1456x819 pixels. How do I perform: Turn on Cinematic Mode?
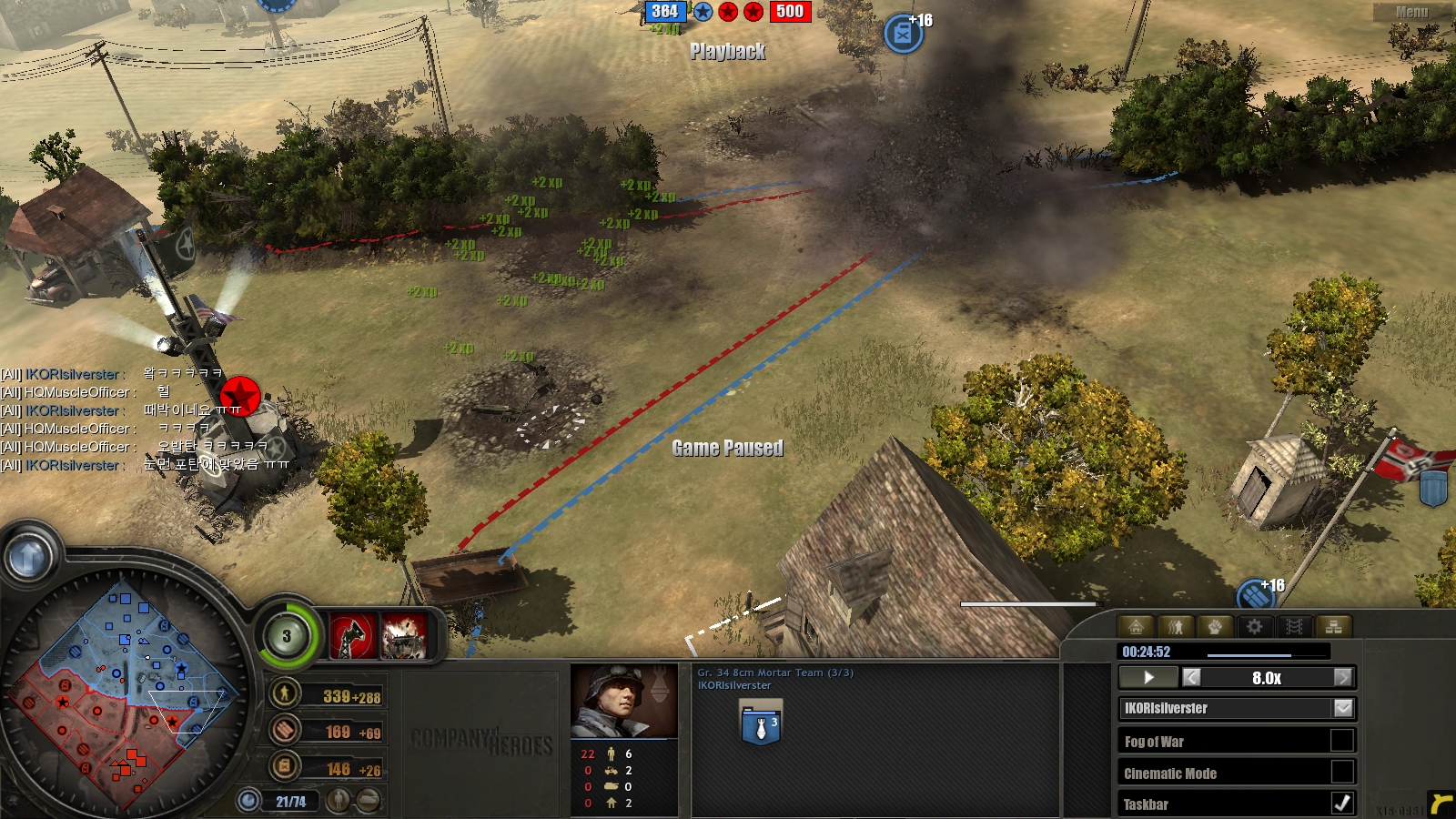pyautogui.click(x=1341, y=773)
